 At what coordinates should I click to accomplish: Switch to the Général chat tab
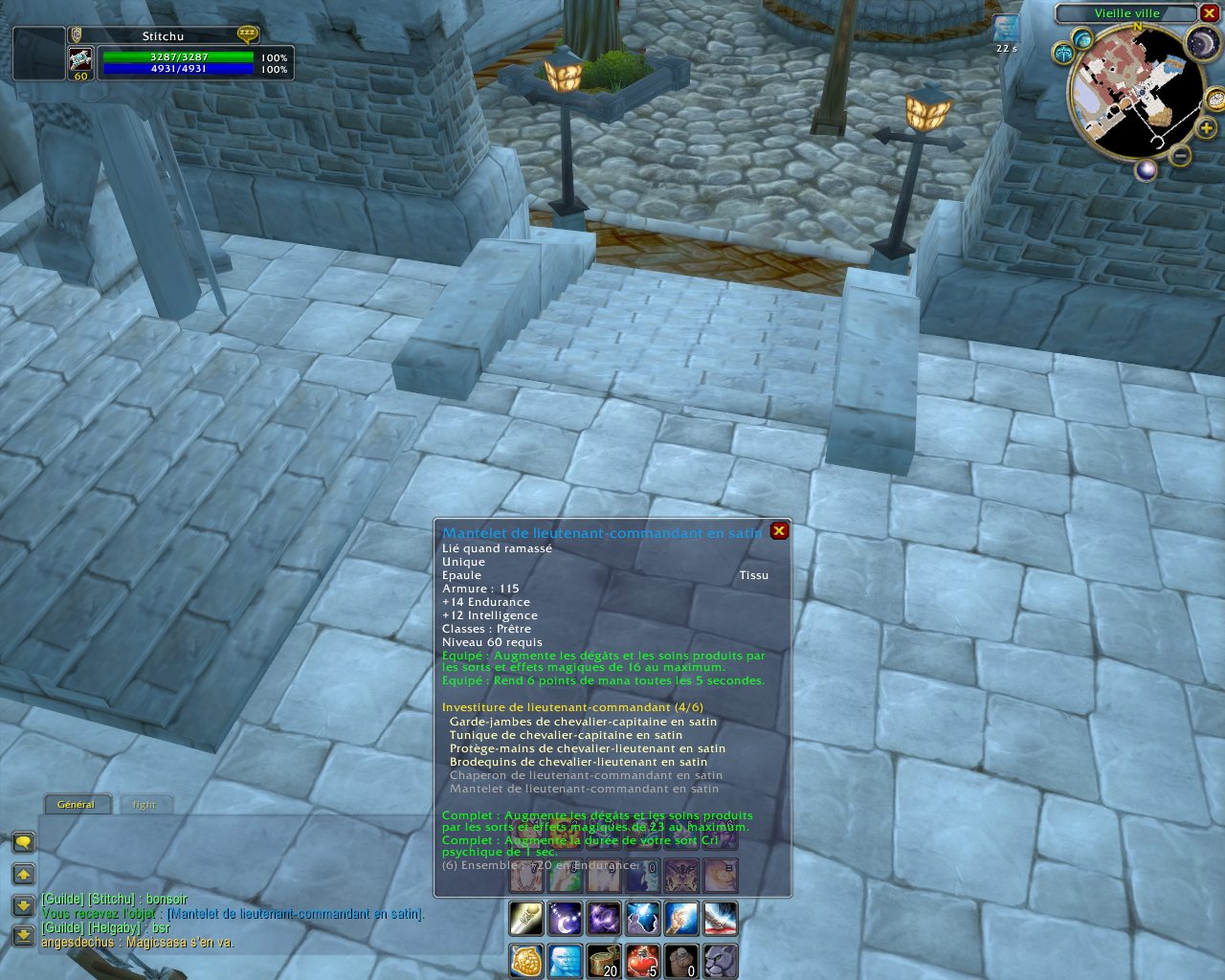tap(77, 805)
